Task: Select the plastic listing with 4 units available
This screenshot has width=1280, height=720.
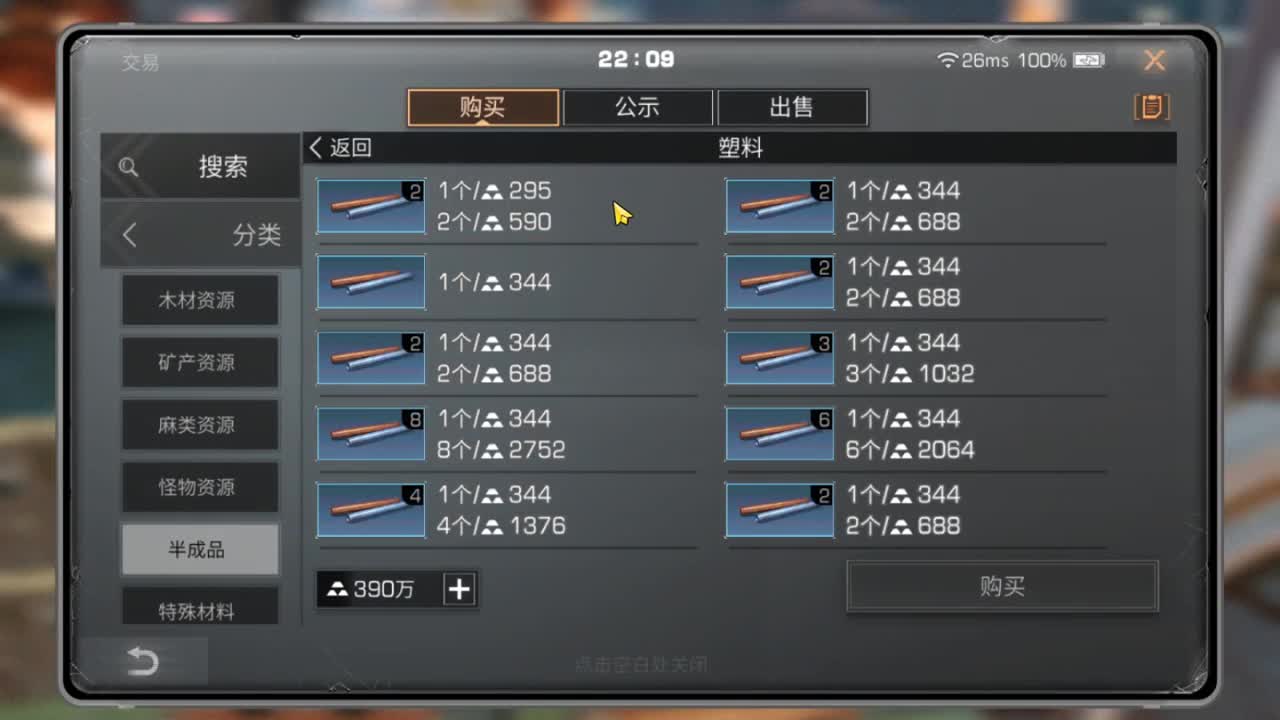Action: coord(371,510)
